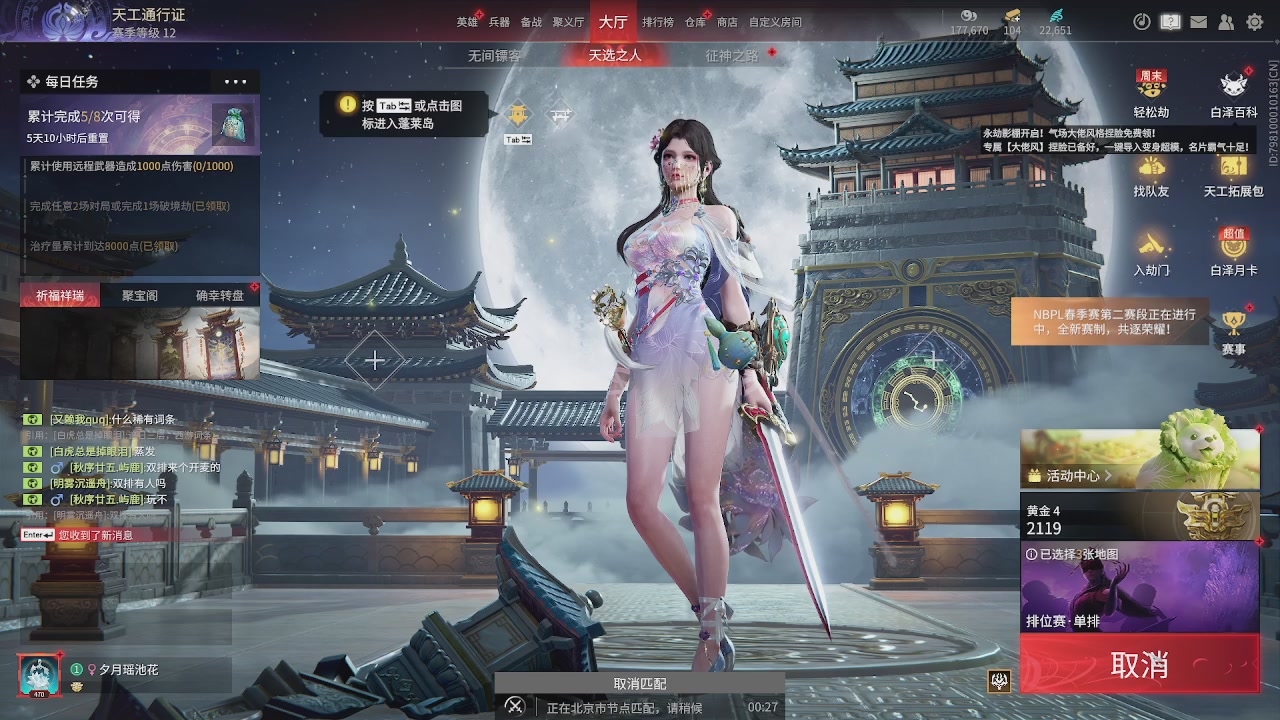Switch to the 征神之路 mode tab

pyautogui.click(x=732, y=56)
